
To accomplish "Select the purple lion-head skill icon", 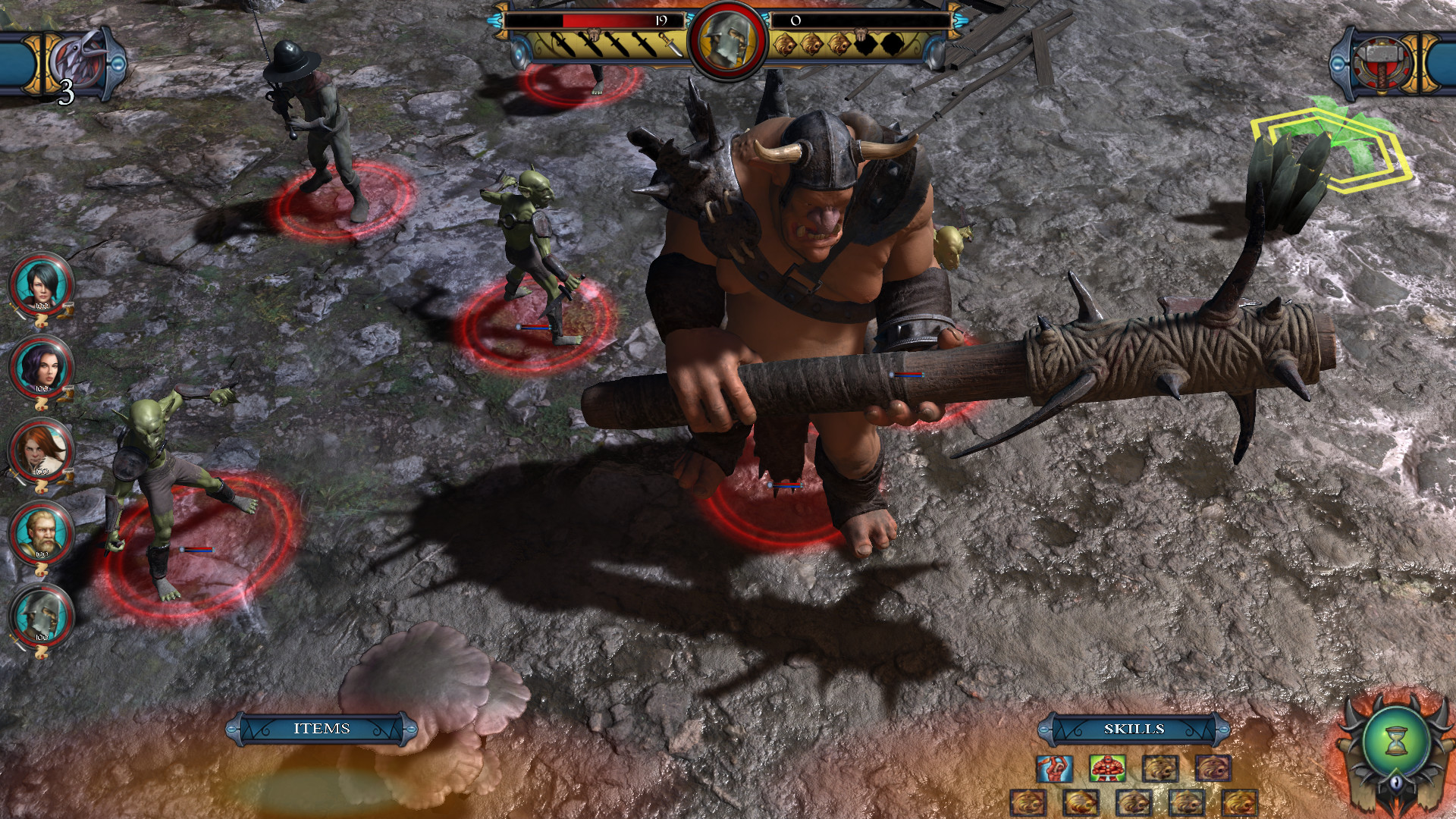I will coord(1215,768).
